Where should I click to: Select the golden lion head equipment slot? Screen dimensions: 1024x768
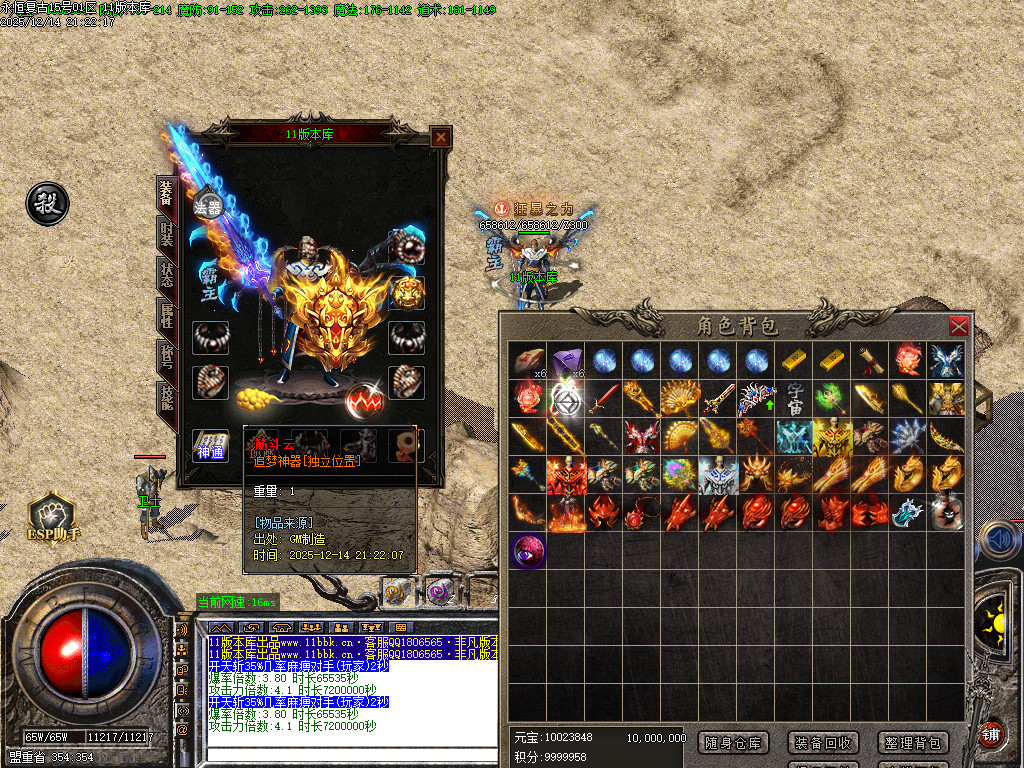click(407, 292)
